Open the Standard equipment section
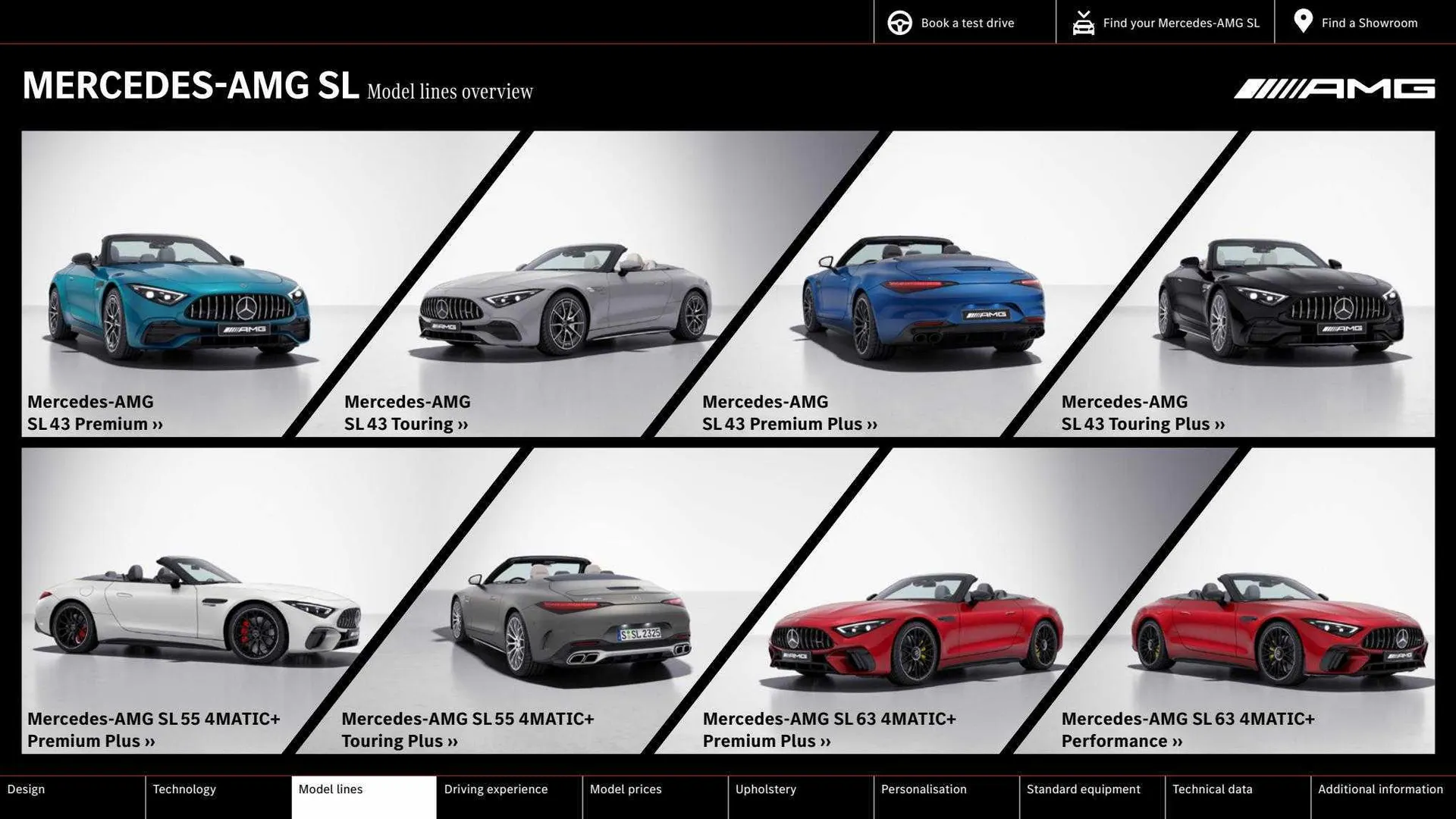The width and height of the screenshot is (1456, 819). click(x=1084, y=789)
